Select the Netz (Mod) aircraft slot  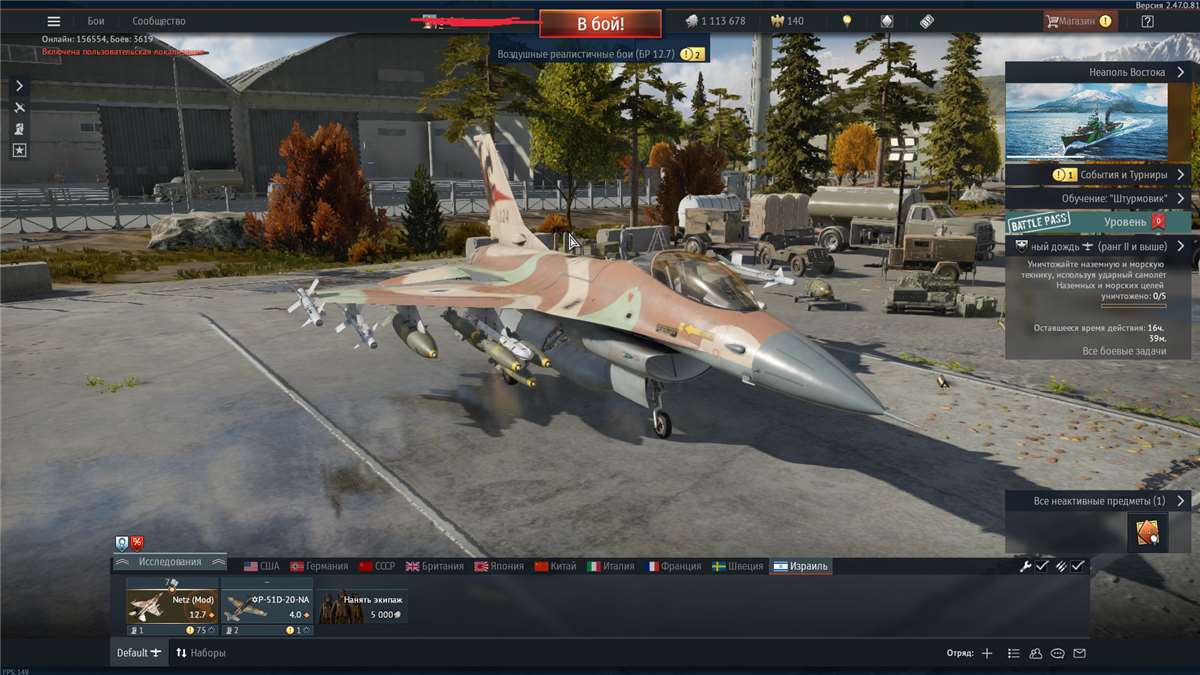(172, 606)
